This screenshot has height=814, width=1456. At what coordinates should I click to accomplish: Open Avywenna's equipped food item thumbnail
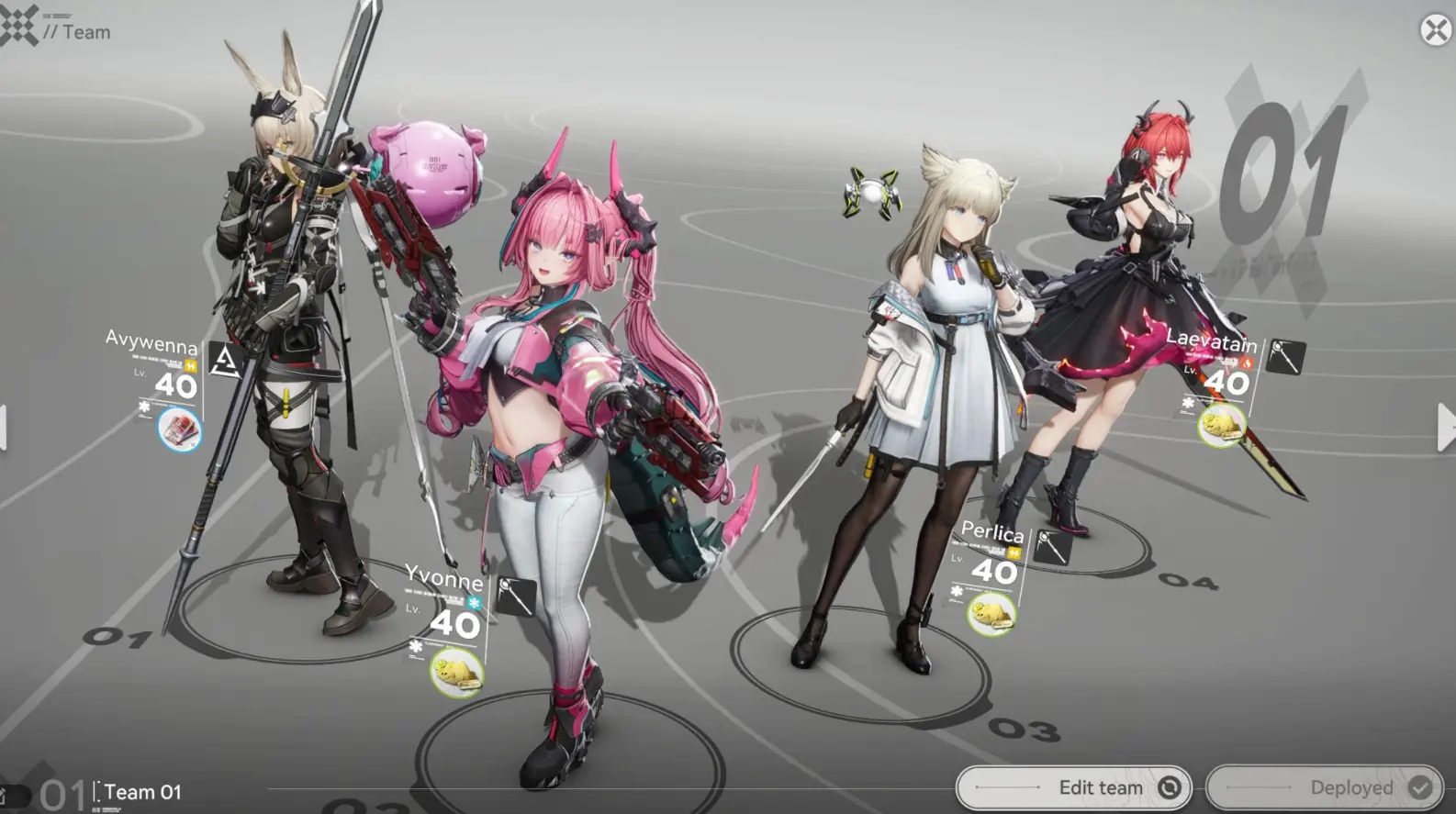tap(180, 430)
